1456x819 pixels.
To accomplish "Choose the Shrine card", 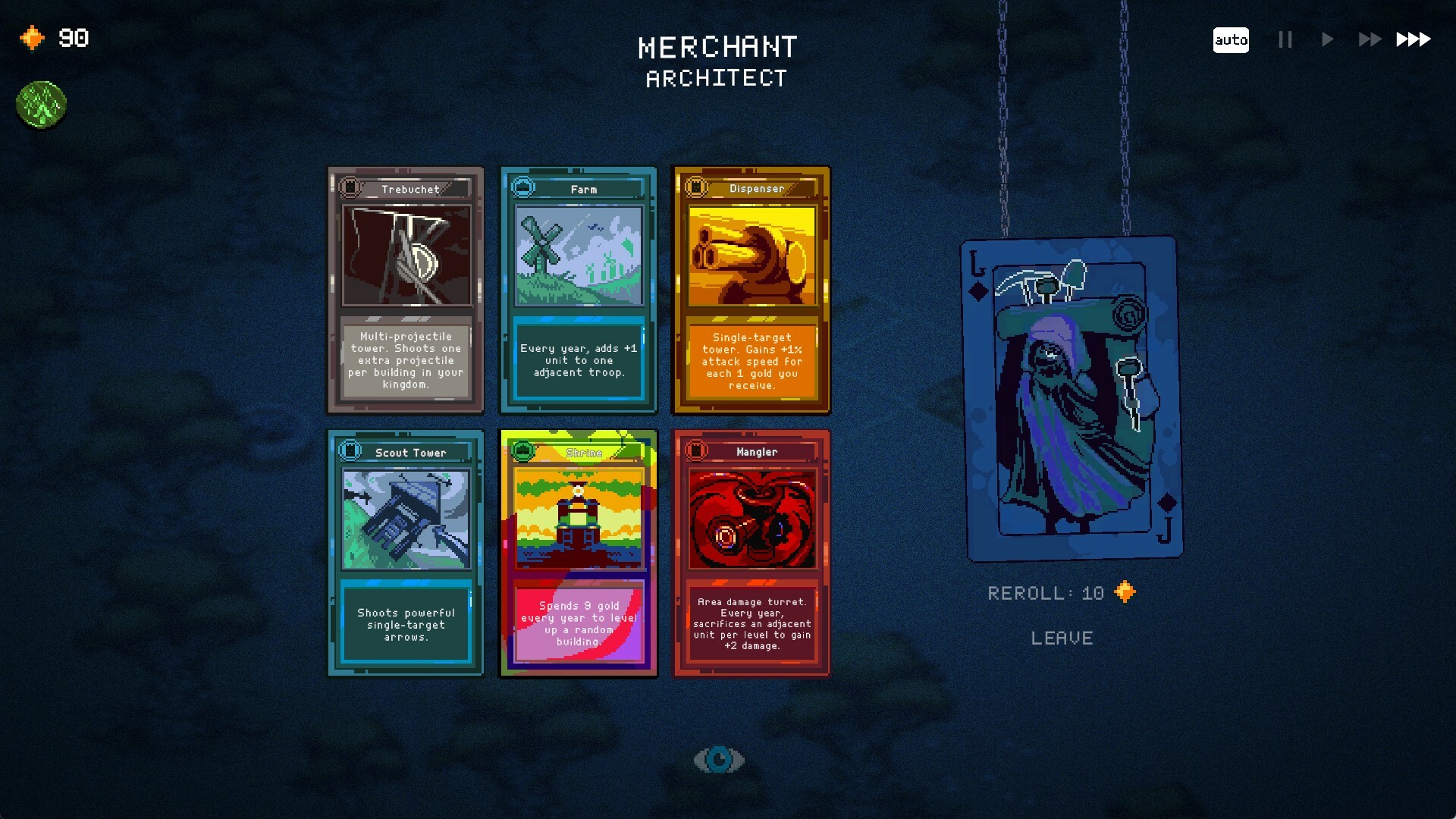I will tap(579, 552).
